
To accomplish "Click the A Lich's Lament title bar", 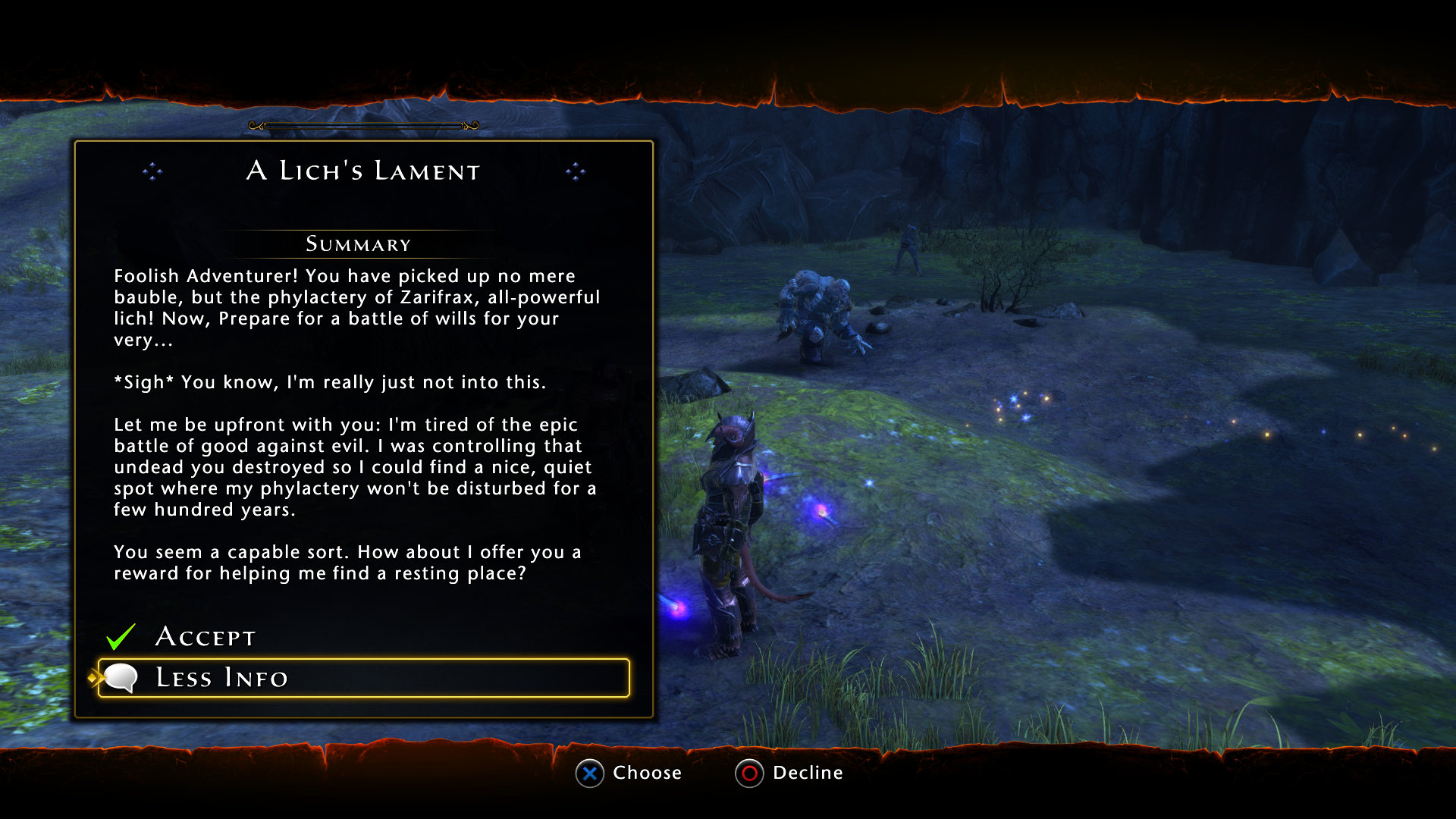I will [x=362, y=171].
